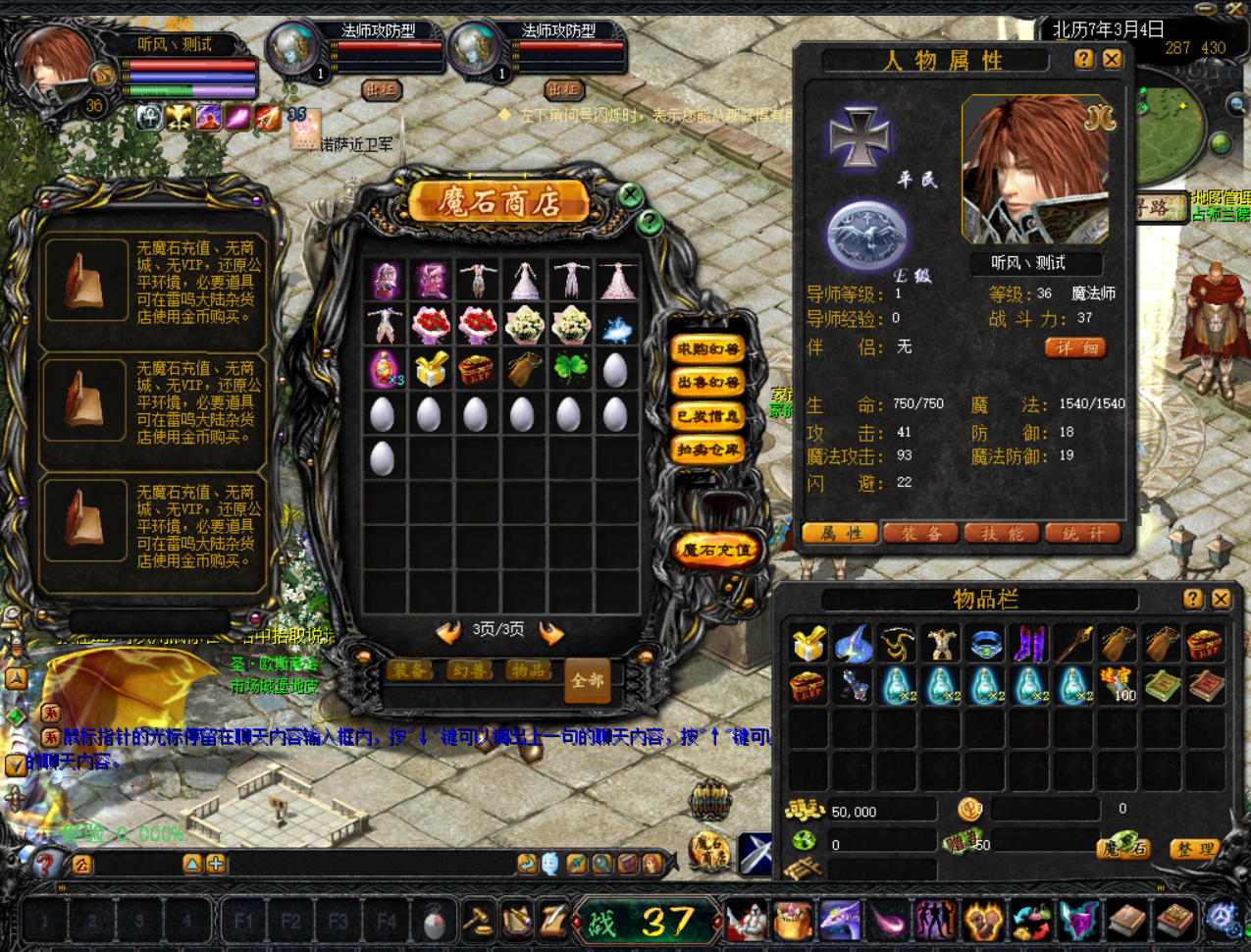Switch to the 装备 shop tab

tap(412, 671)
